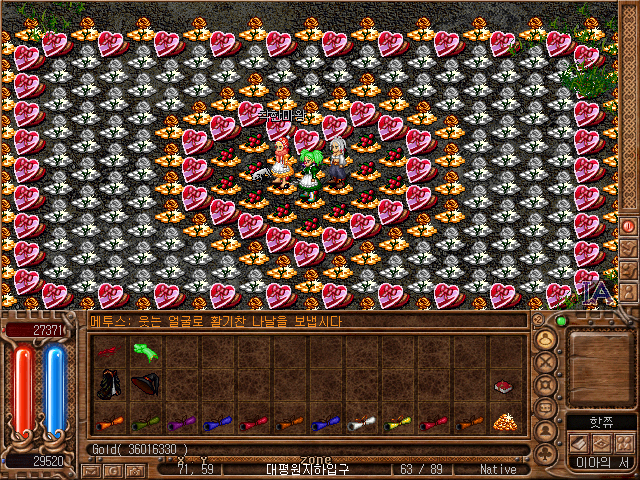Click the green indicator light button

(562, 320)
